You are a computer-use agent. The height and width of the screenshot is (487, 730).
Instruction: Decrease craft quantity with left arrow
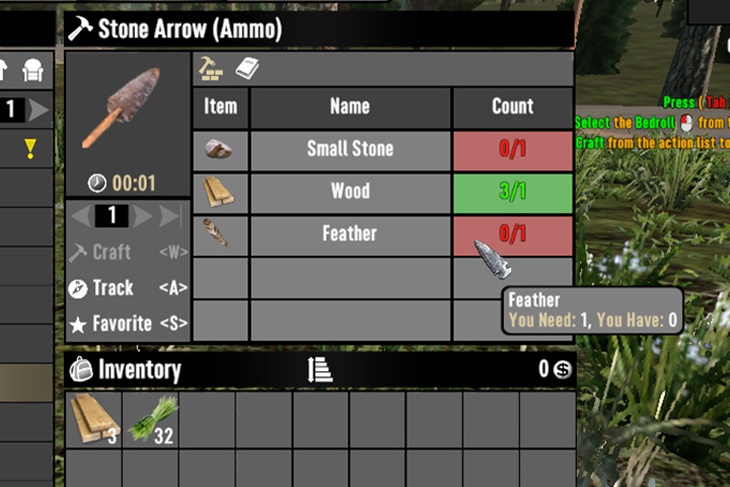[x=82, y=215]
